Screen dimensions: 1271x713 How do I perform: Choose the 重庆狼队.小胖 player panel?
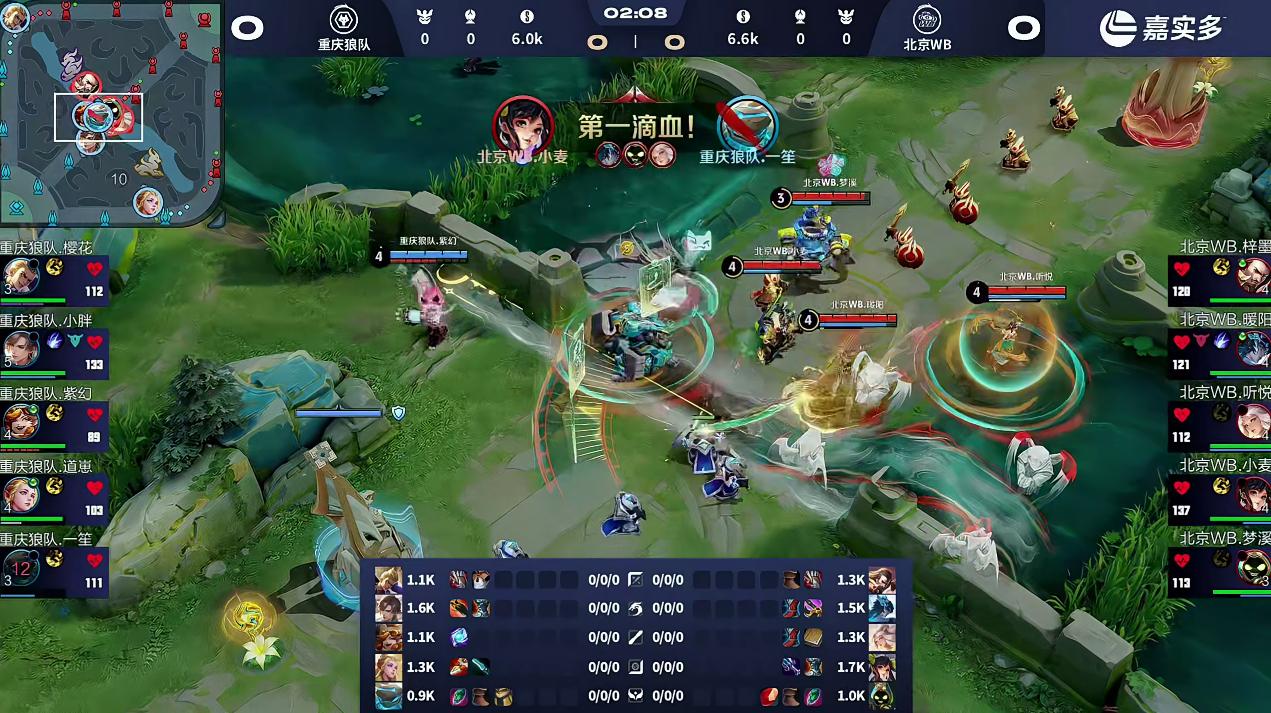(54, 347)
